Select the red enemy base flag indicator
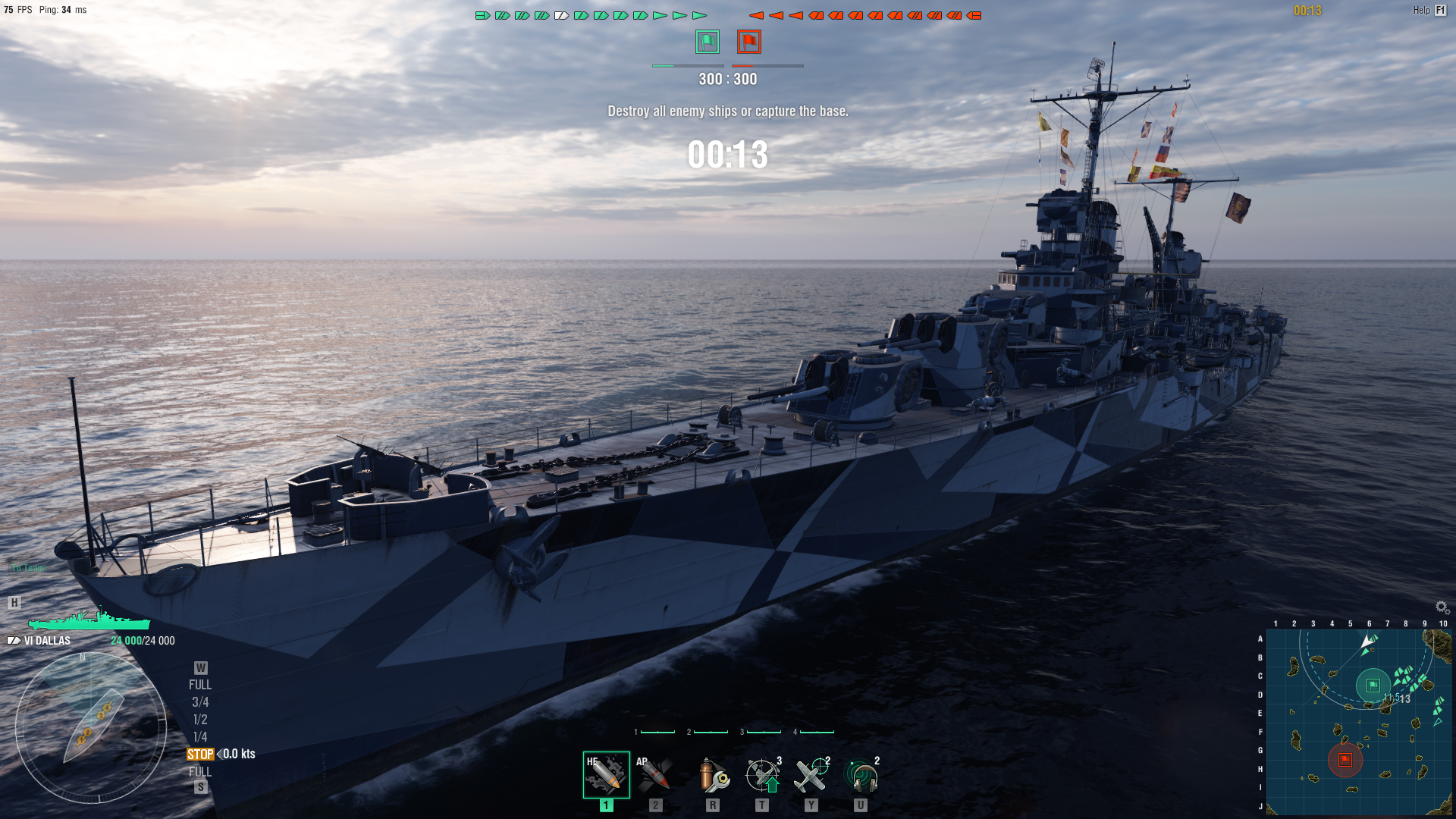 click(749, 42)
